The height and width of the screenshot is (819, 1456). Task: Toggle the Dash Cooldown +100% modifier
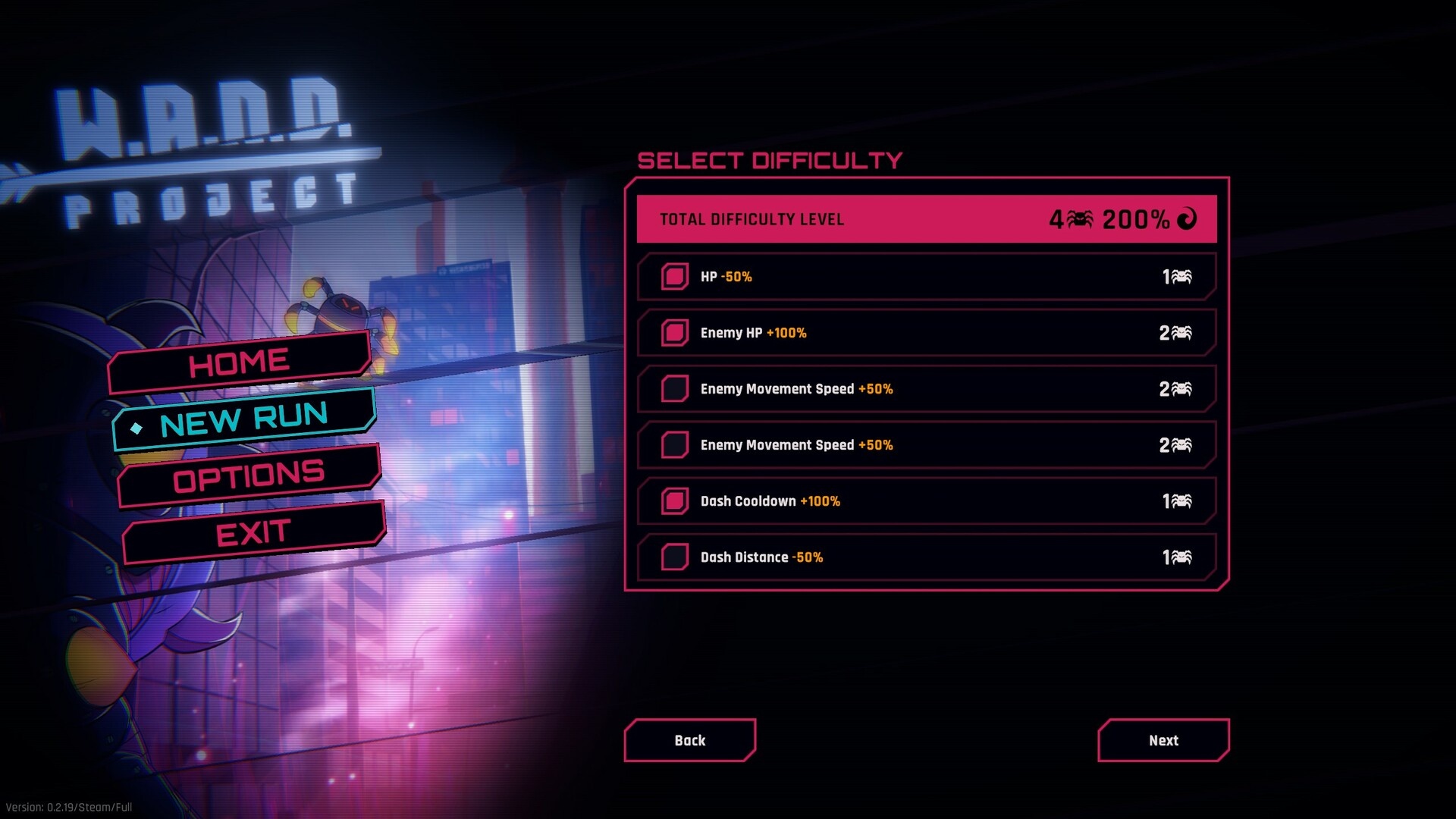pyautogui.click(x=674, y=501)
